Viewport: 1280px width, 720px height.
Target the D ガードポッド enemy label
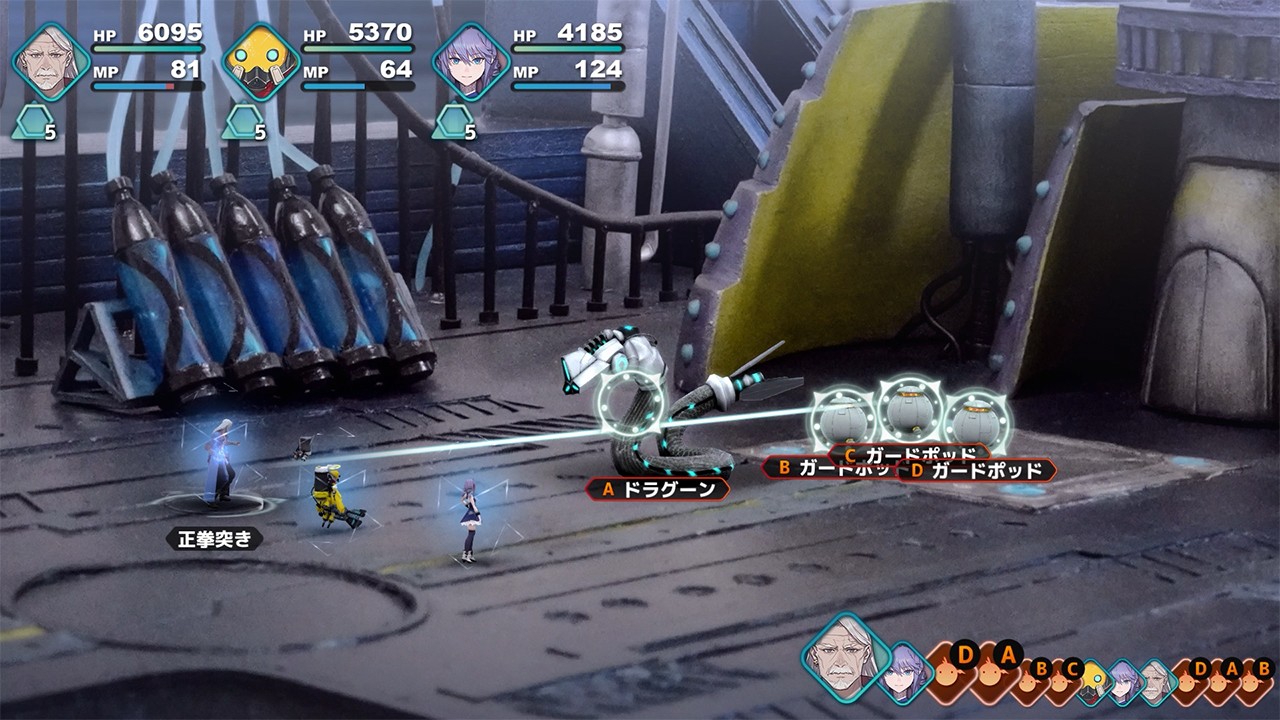975,470
